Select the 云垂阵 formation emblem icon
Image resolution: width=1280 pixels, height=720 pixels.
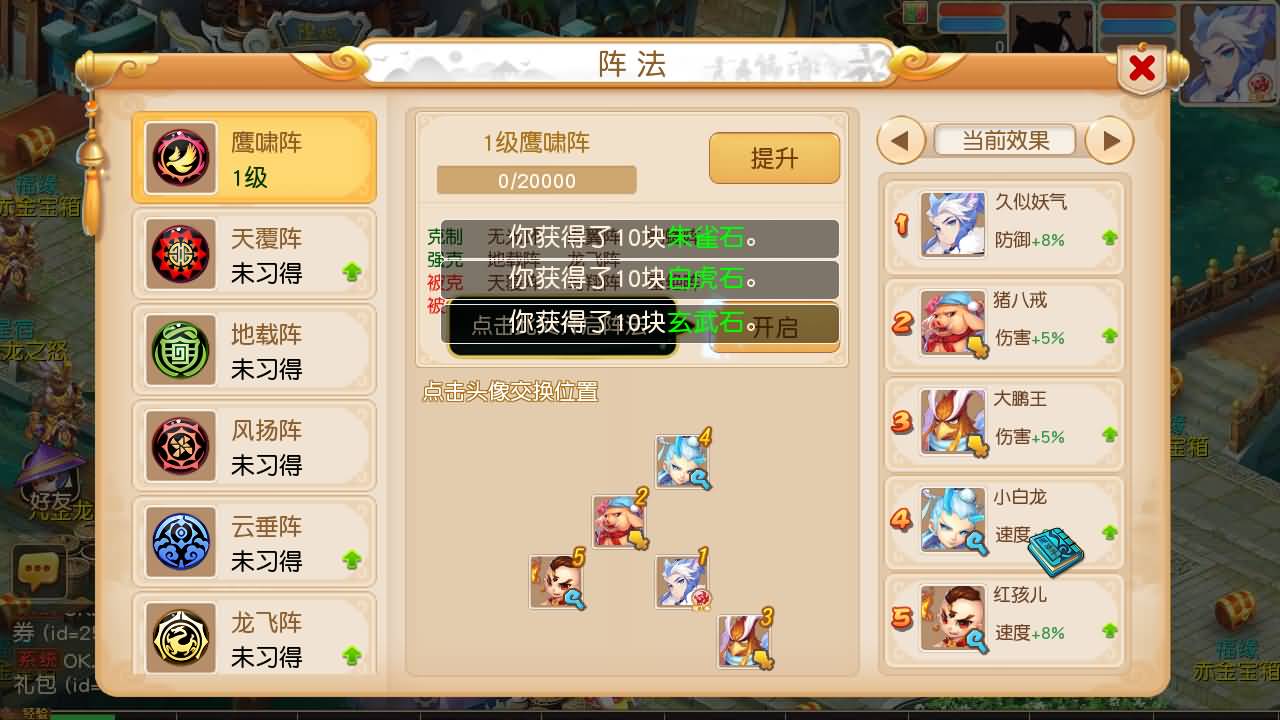point(180,542)
